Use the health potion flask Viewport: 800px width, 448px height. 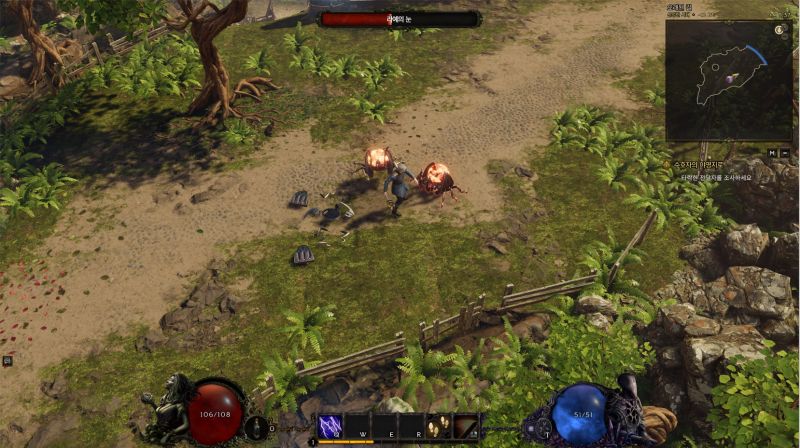pyautogui.click(x=253, y=427)
